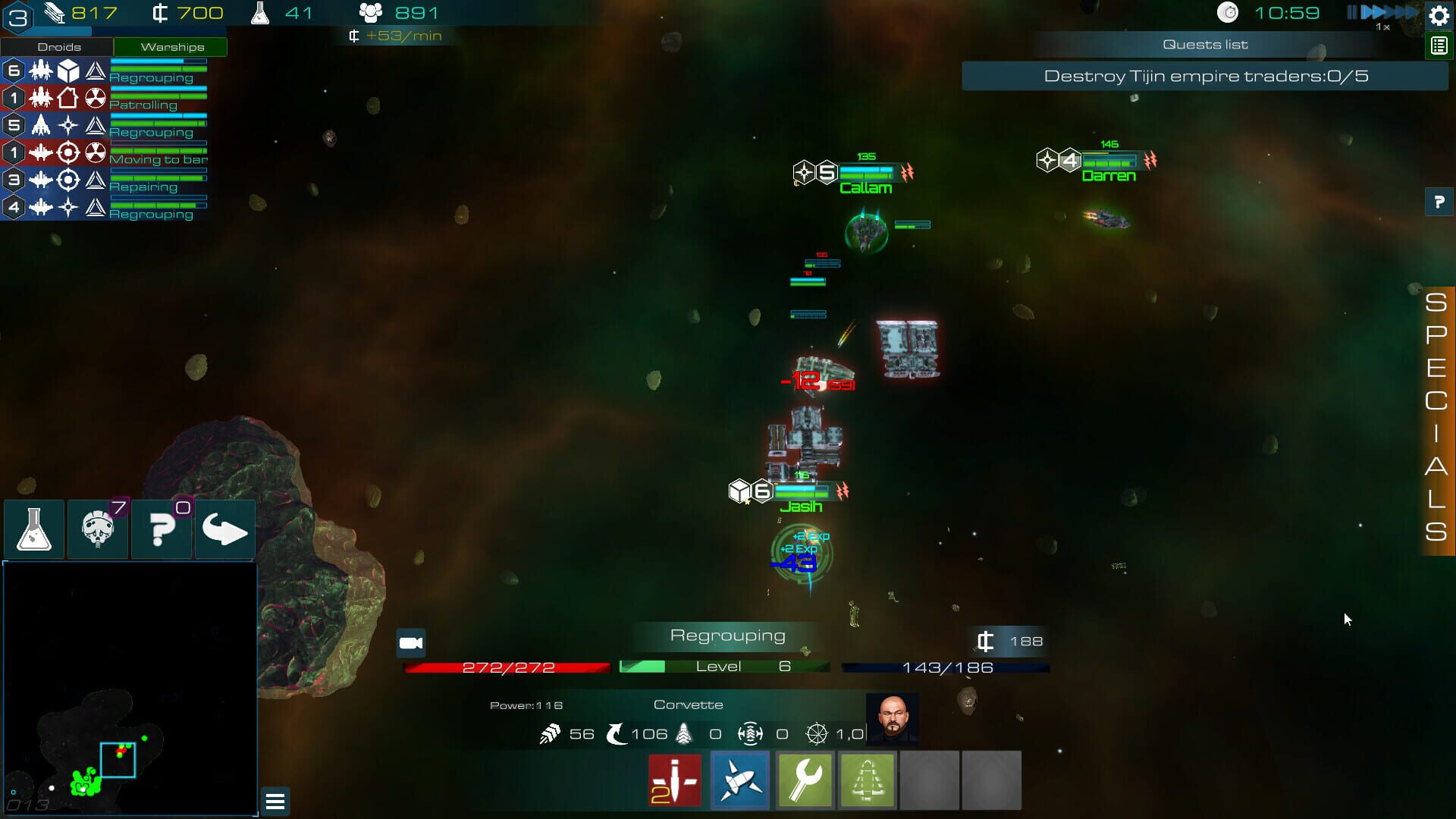Use the blue ship maneuver ability
The width and height of the screenshot is (1456, 819).
(739, 780)
